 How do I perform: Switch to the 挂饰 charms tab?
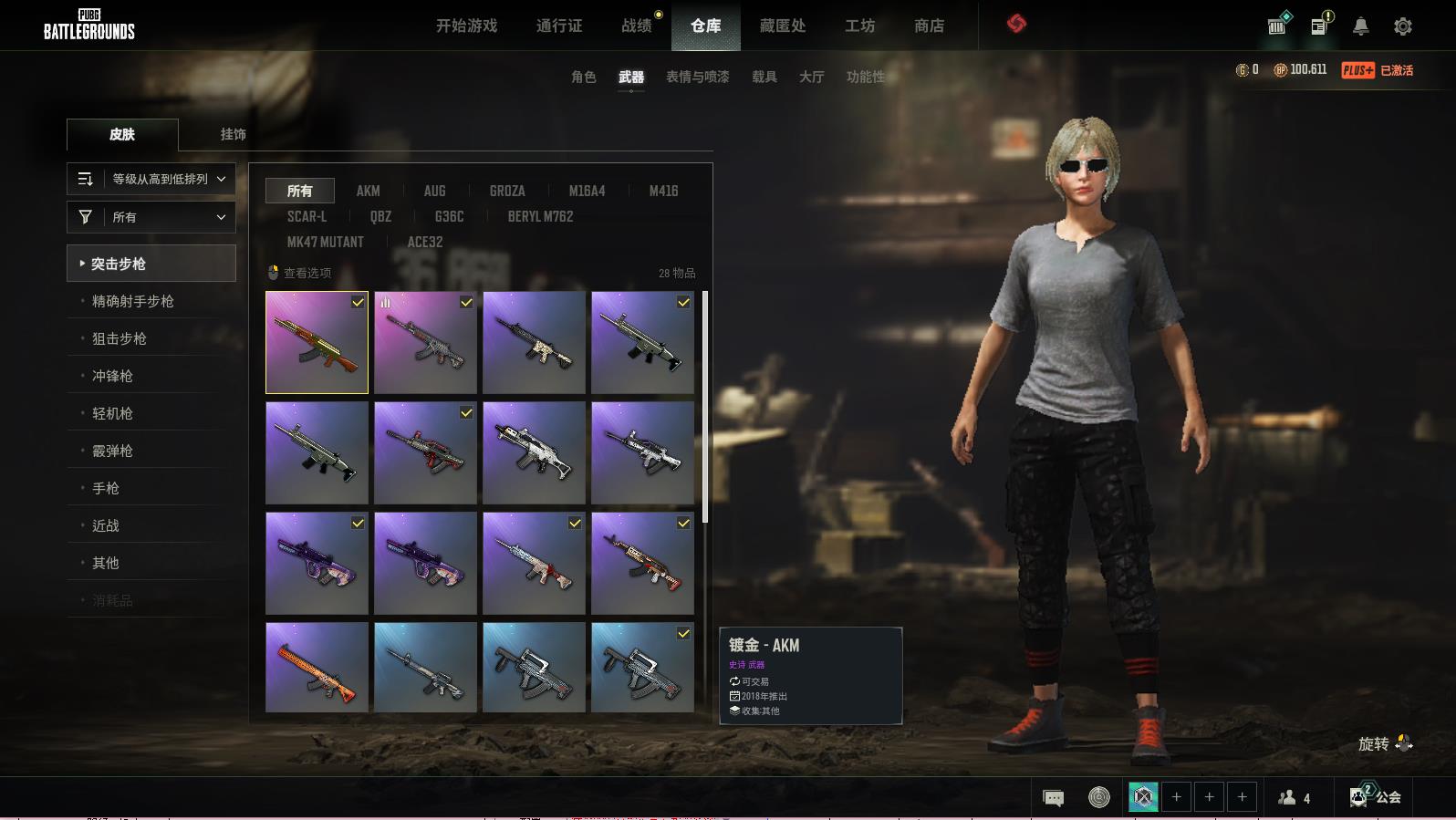tap(233, 134)
